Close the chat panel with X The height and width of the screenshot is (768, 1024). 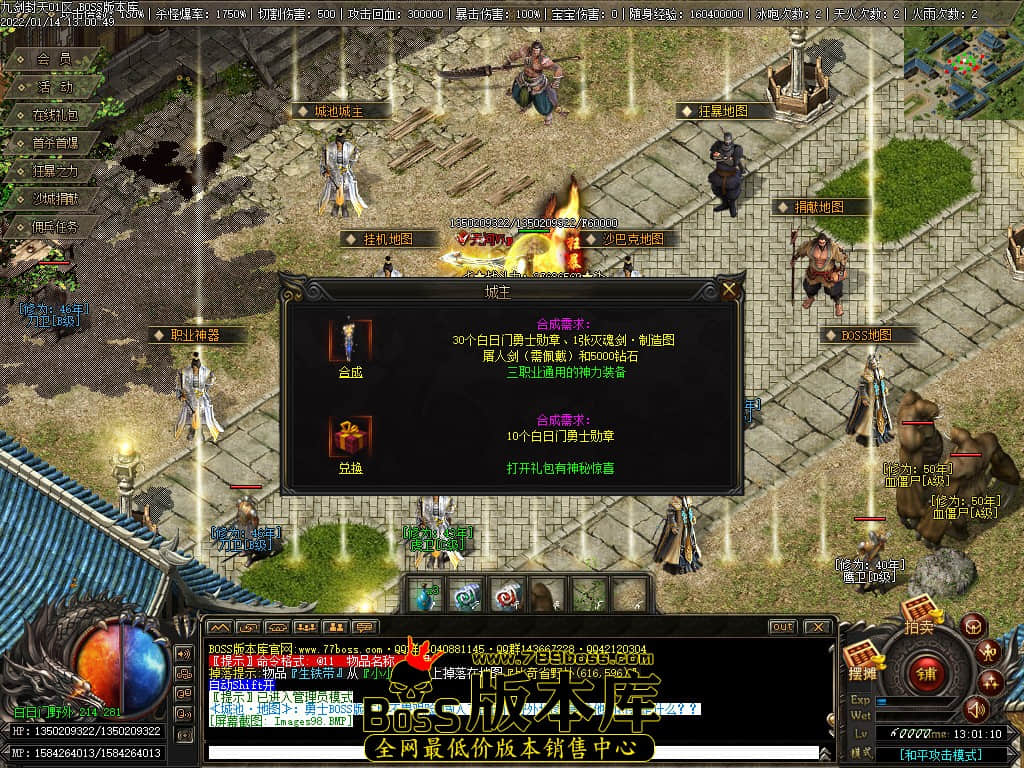pos(817,627)
